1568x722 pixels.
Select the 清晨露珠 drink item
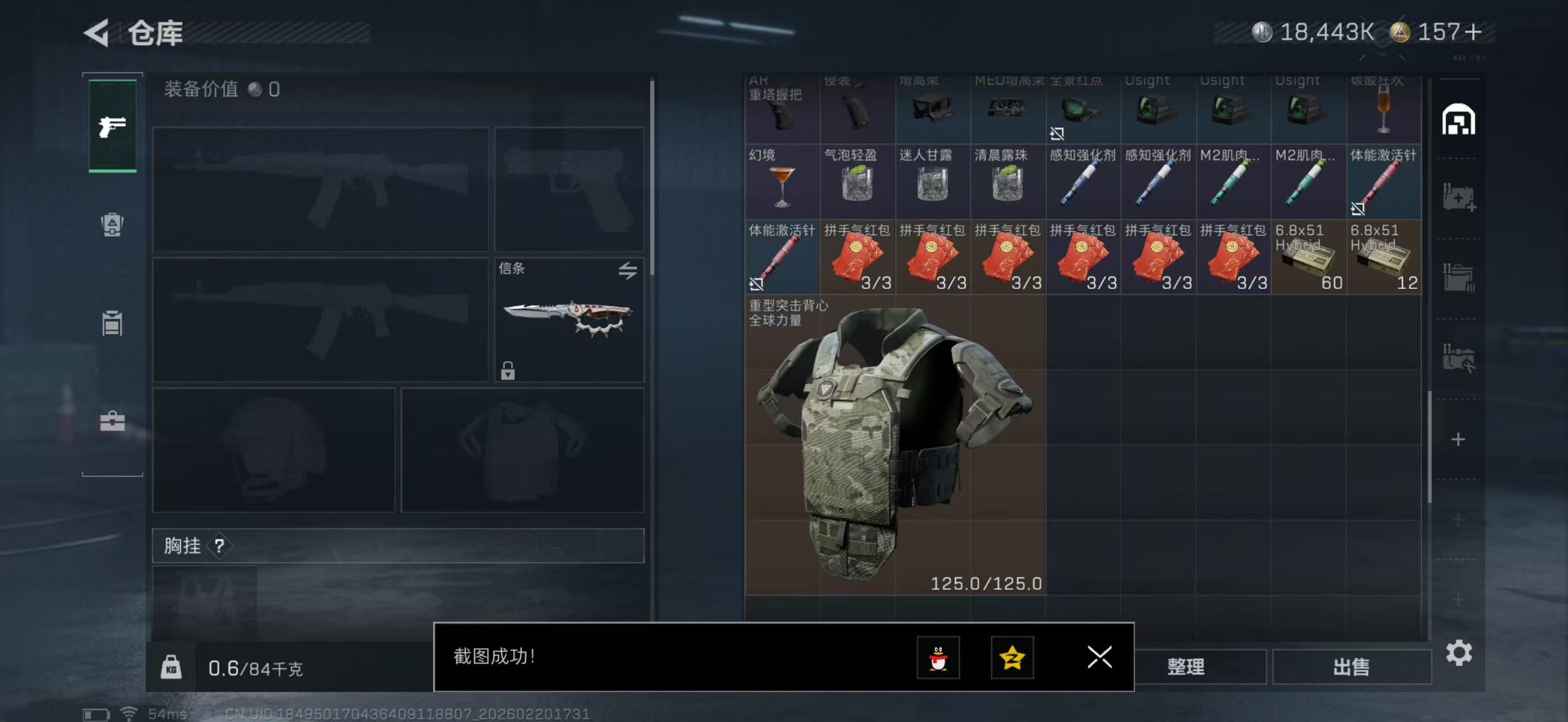point(1008,182)
